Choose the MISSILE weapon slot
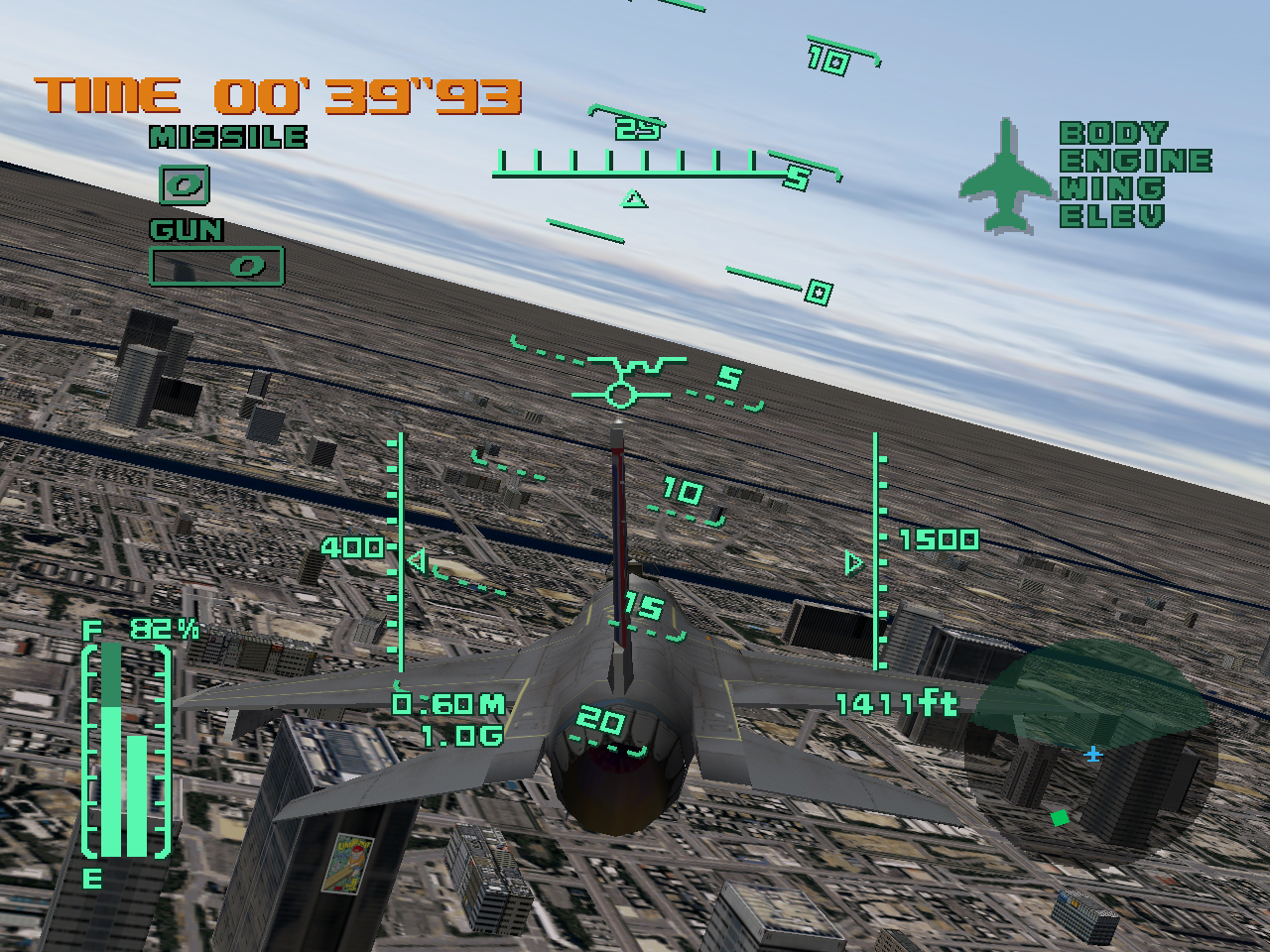The image size is (1270, 952). tap(186, 184)
